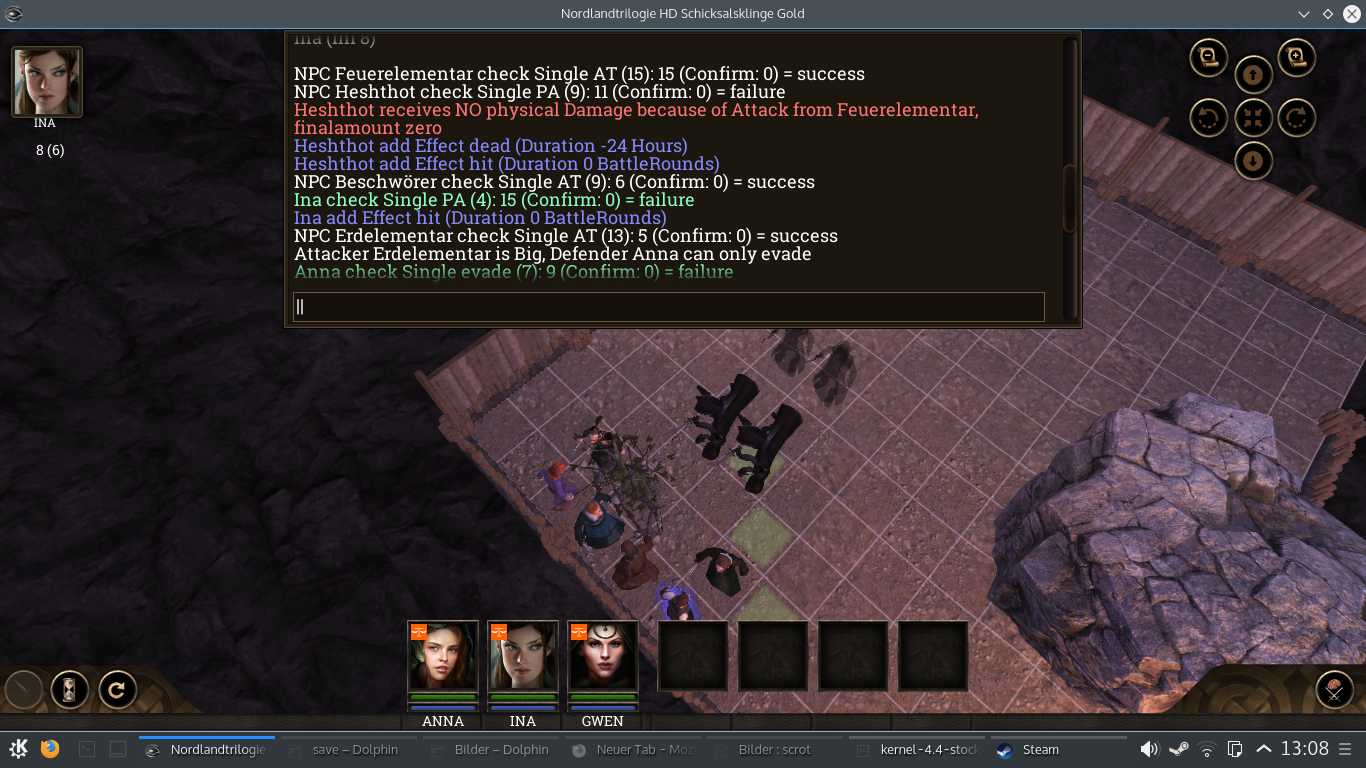This screenshot has height=768, width=1366.
Task: Switch to the Steam taskbar entry
Action: (1030, 749)
